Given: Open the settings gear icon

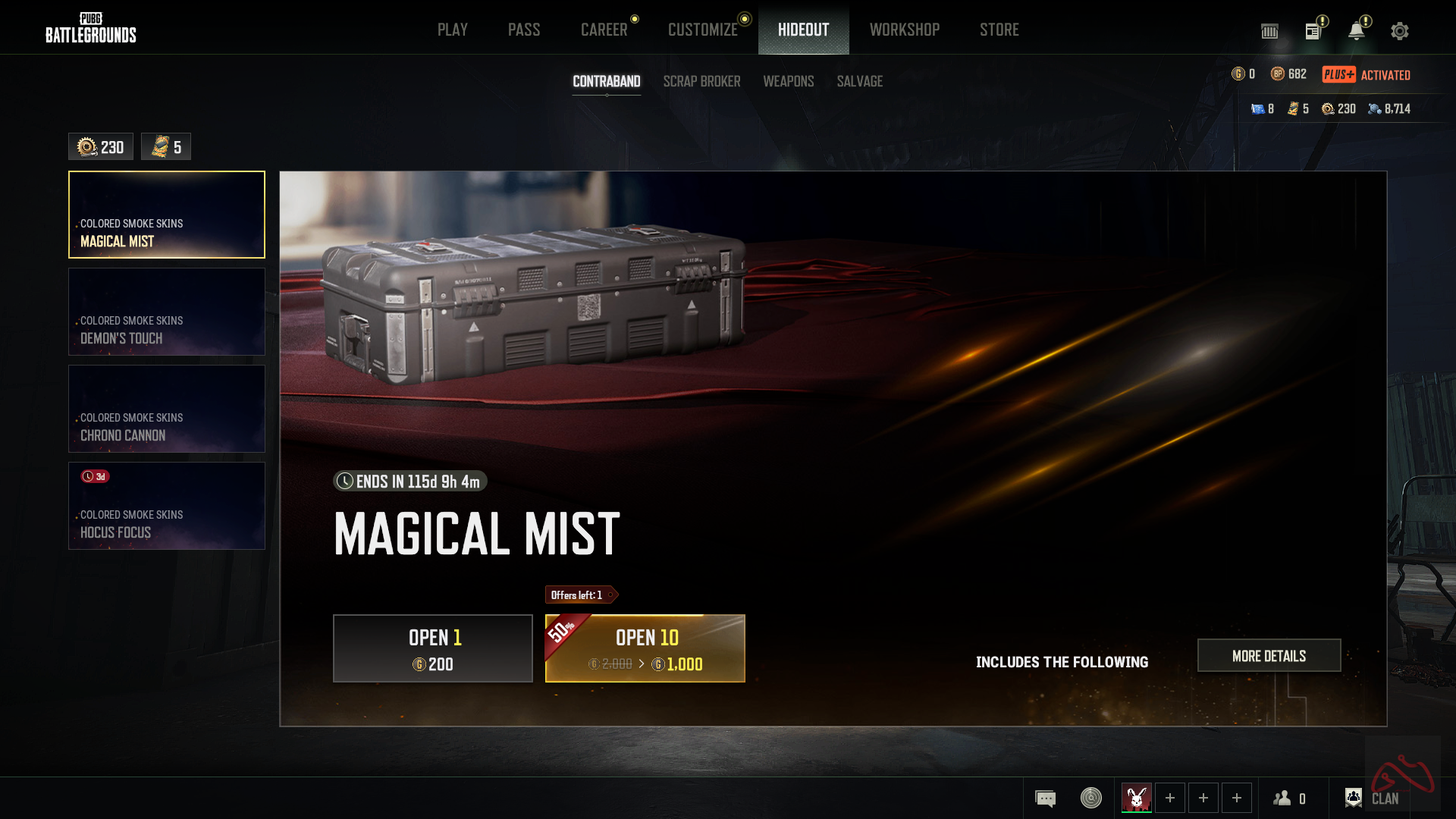Looking at the screenshot, I should coord(1400,31).
